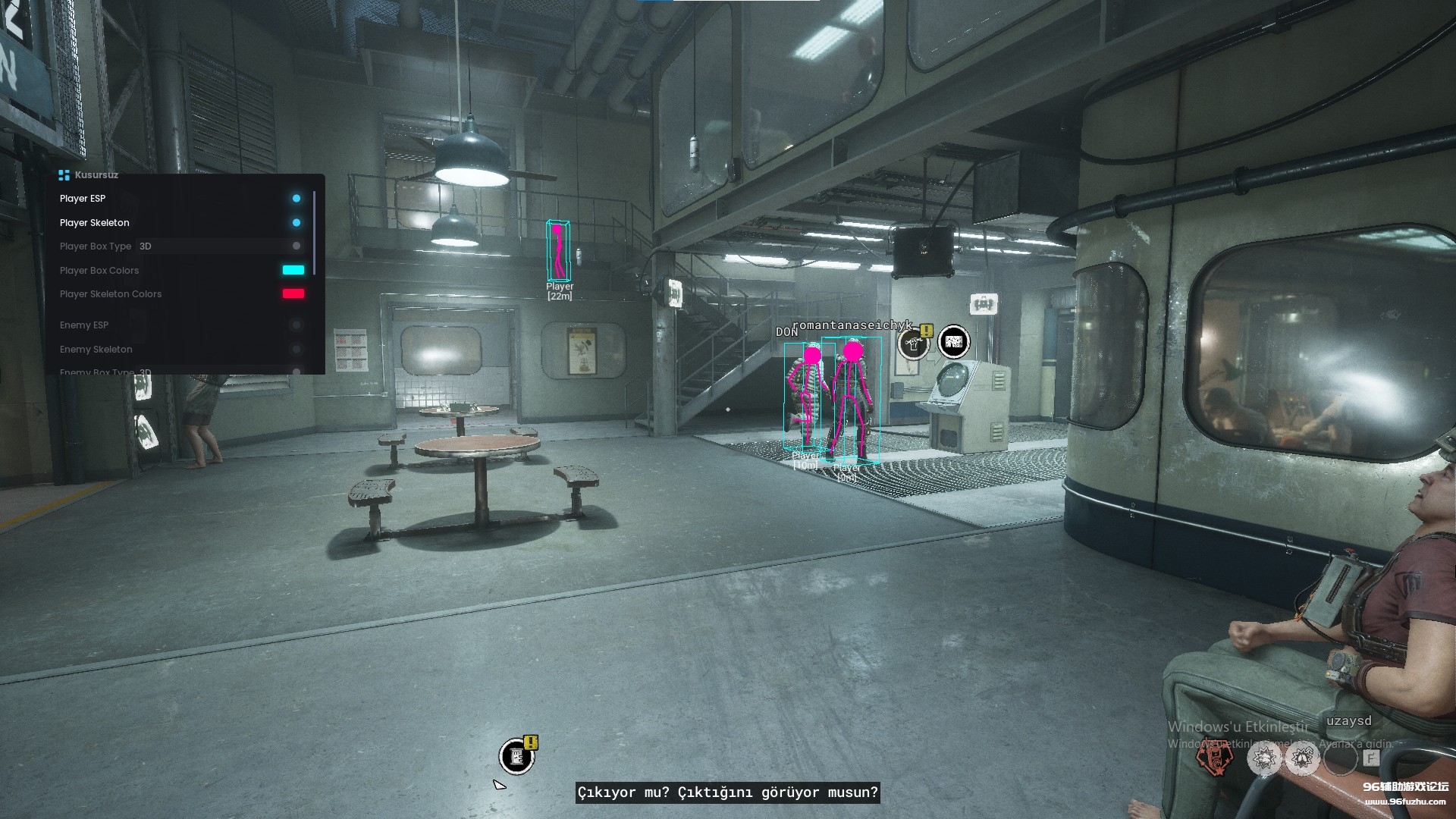Click the Kusursuz menu title logo
Viewport: 1456px width, 819px height.
64,175
